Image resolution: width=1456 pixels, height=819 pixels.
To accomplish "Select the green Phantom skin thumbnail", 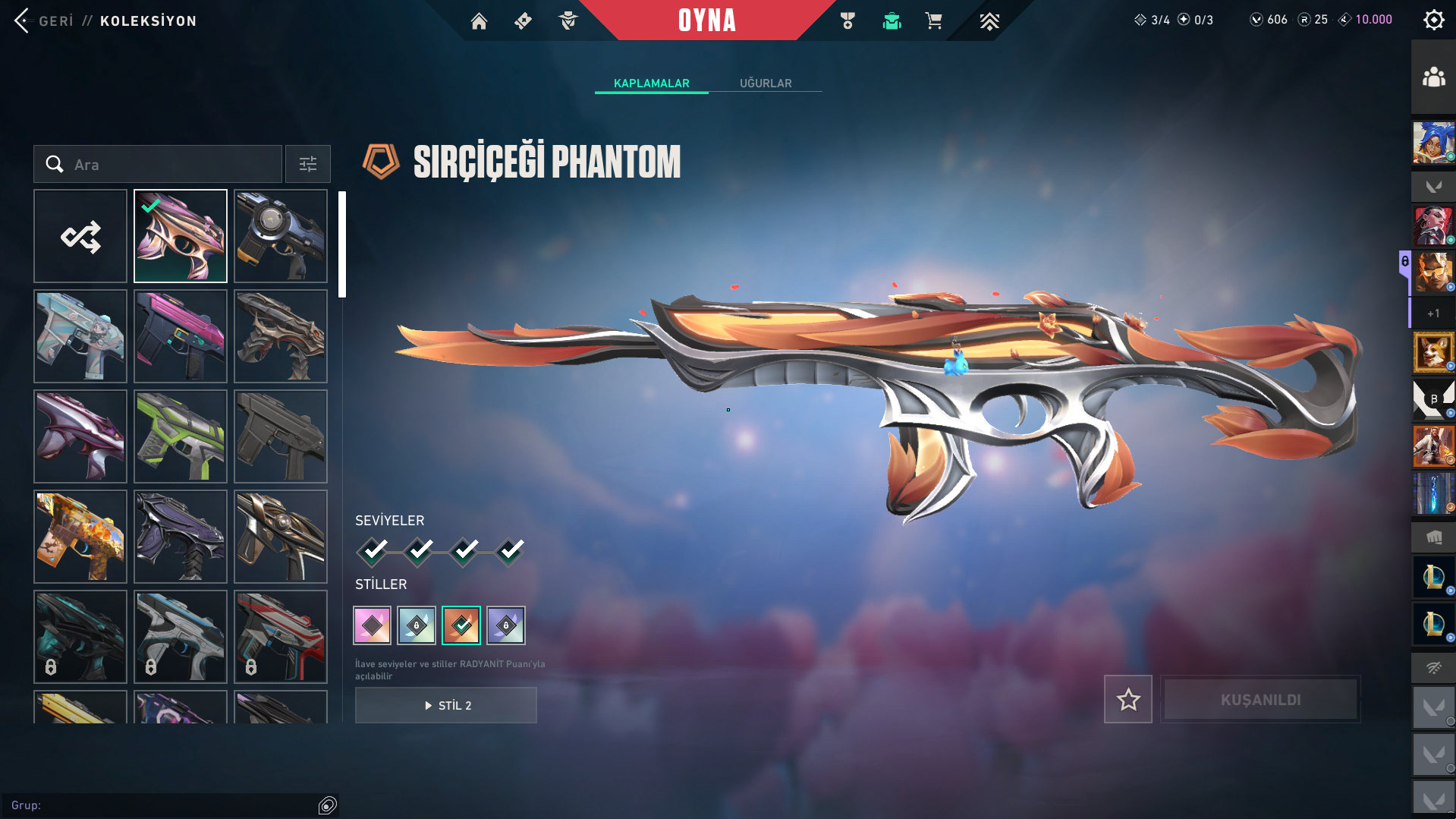I will (x=181, y=436).
